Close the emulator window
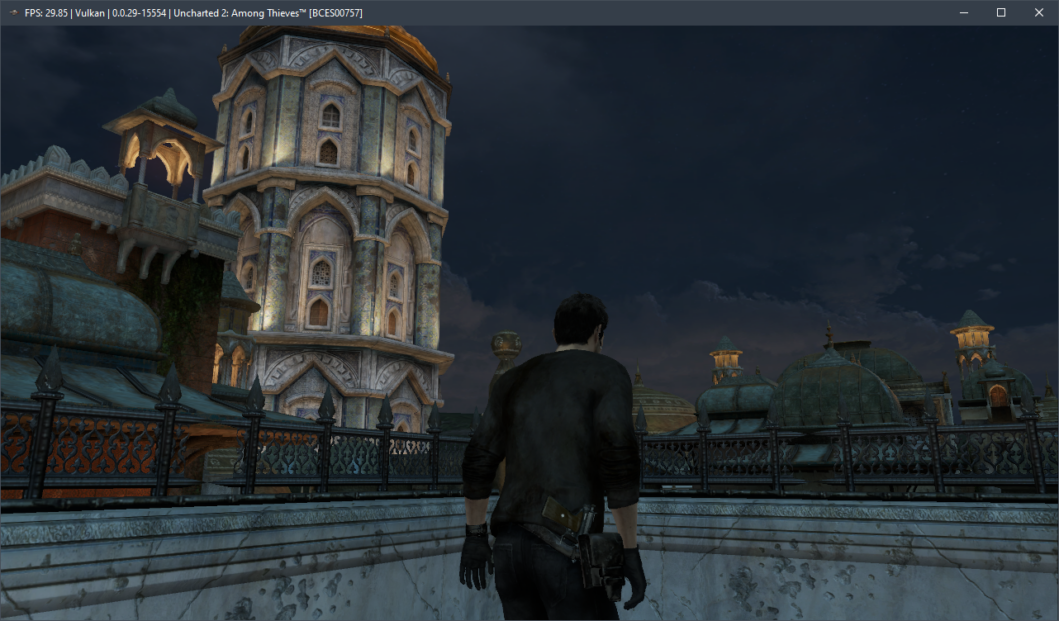Image resolution: width=1059 pixels, height=621 pixels. click(x=1038, y=12)
